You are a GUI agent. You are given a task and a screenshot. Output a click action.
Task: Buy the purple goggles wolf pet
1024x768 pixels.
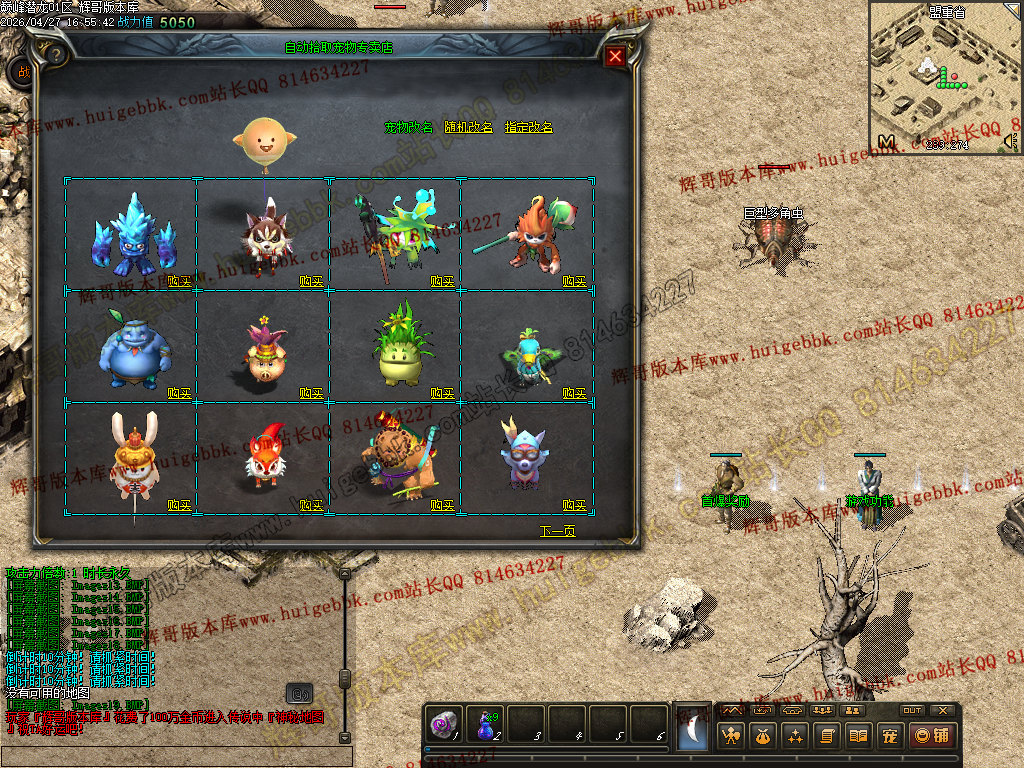click(574, 506)
